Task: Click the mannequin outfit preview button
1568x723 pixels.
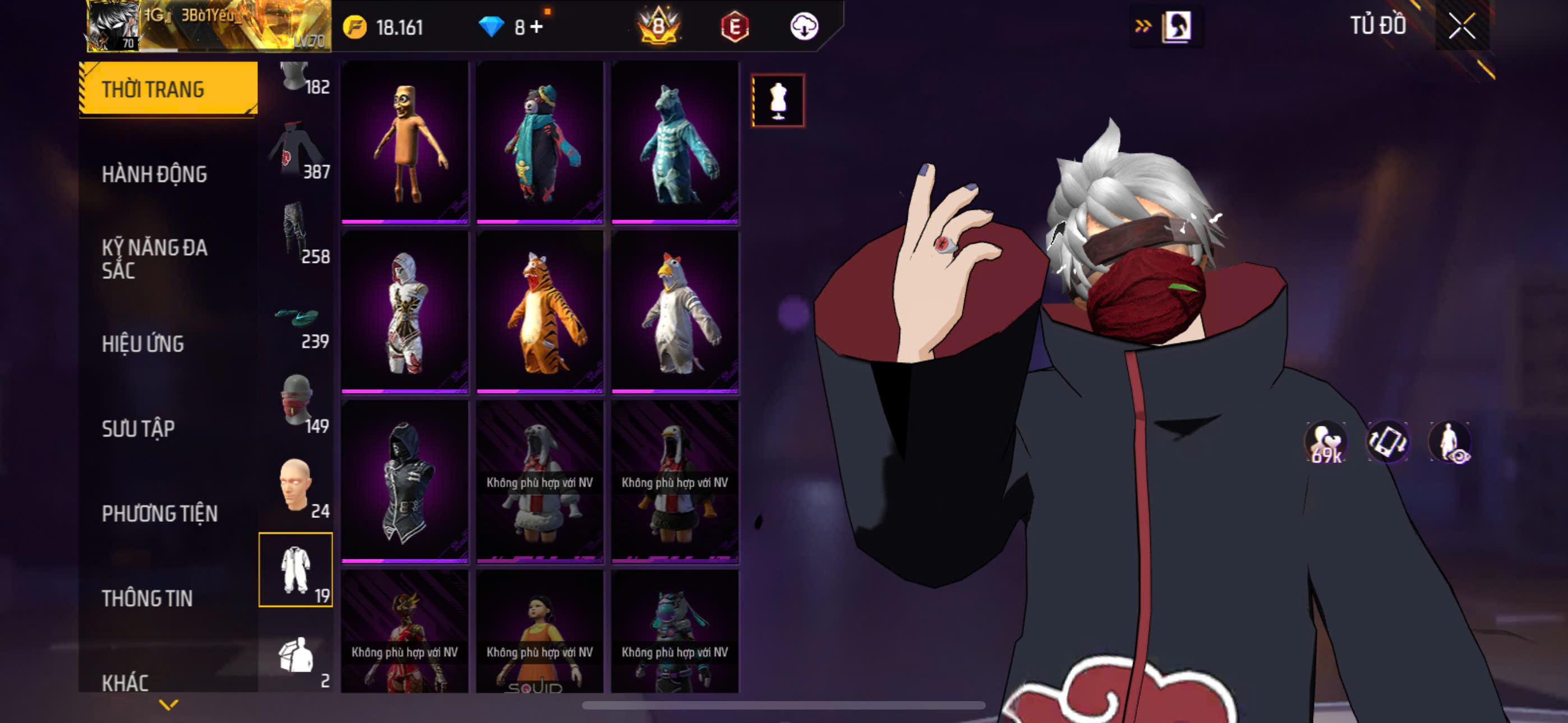Action: coord(778,100)
